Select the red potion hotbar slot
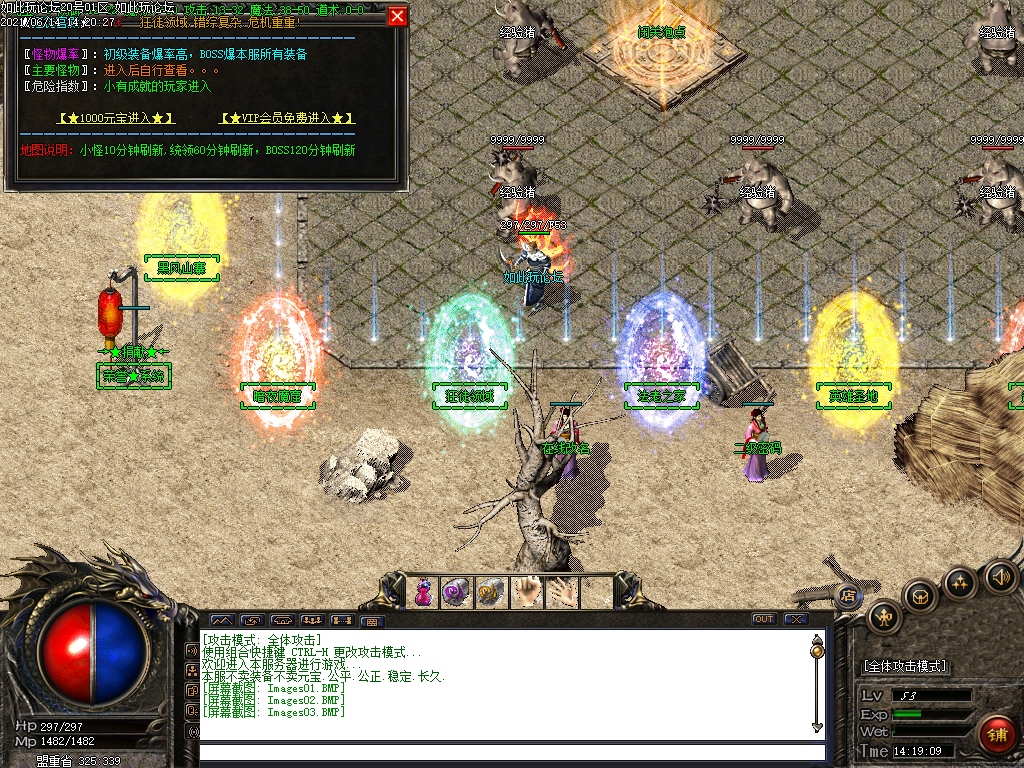The width and height of the screenshot is (1024, 768). [x=424, y=592]
